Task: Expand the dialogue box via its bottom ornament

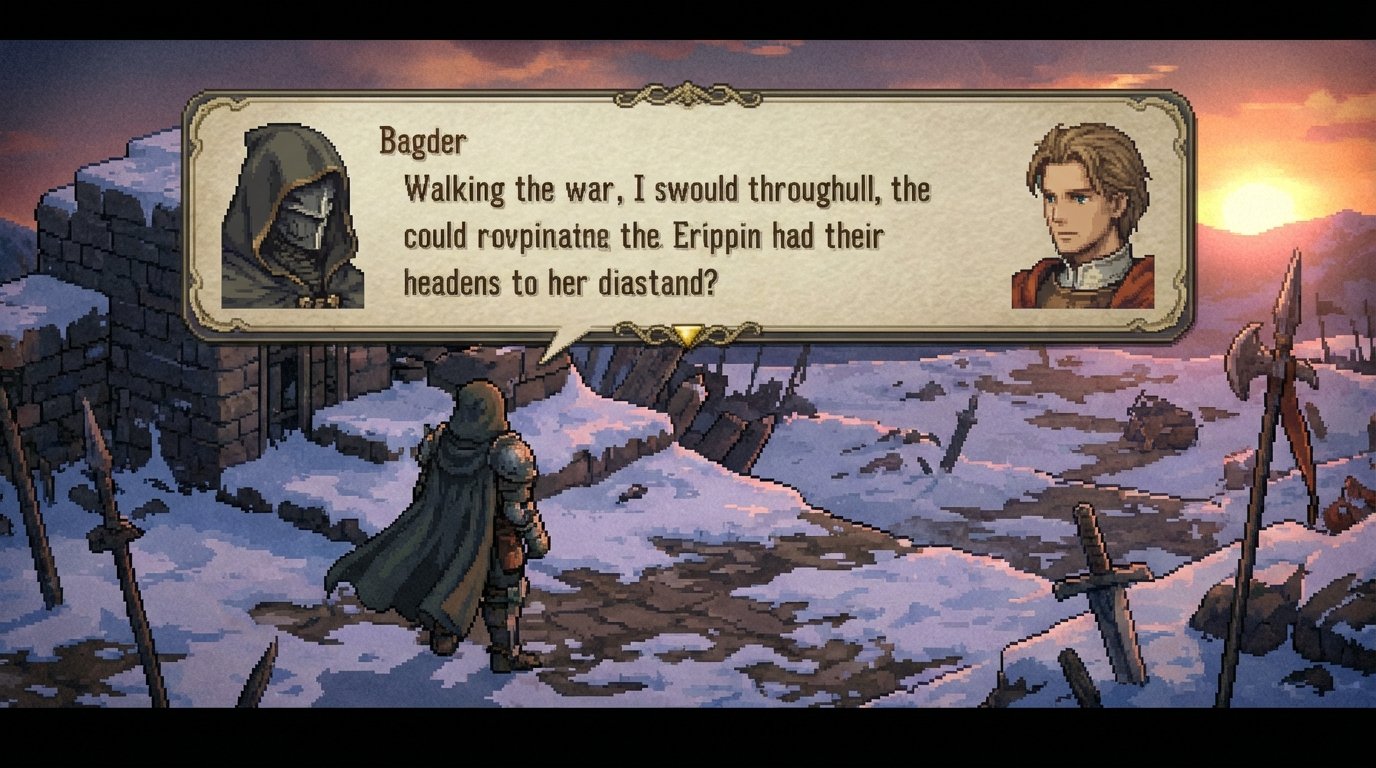Action: click(688, 330)
